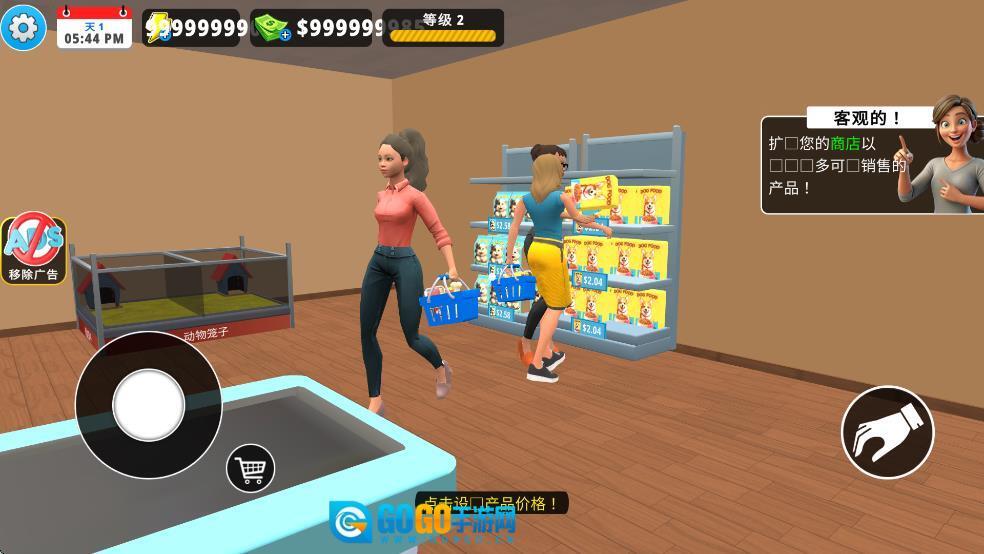The image size is (984, 554).
Task: Open the day and time calendar
Action: [94, 29]
